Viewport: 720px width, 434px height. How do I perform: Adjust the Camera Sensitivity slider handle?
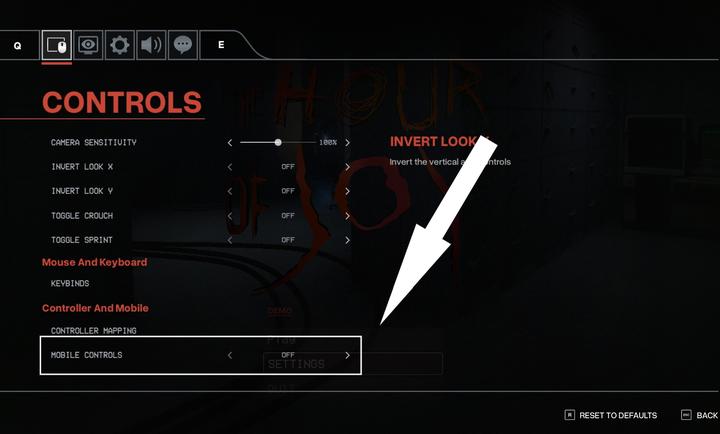(278, 142)
